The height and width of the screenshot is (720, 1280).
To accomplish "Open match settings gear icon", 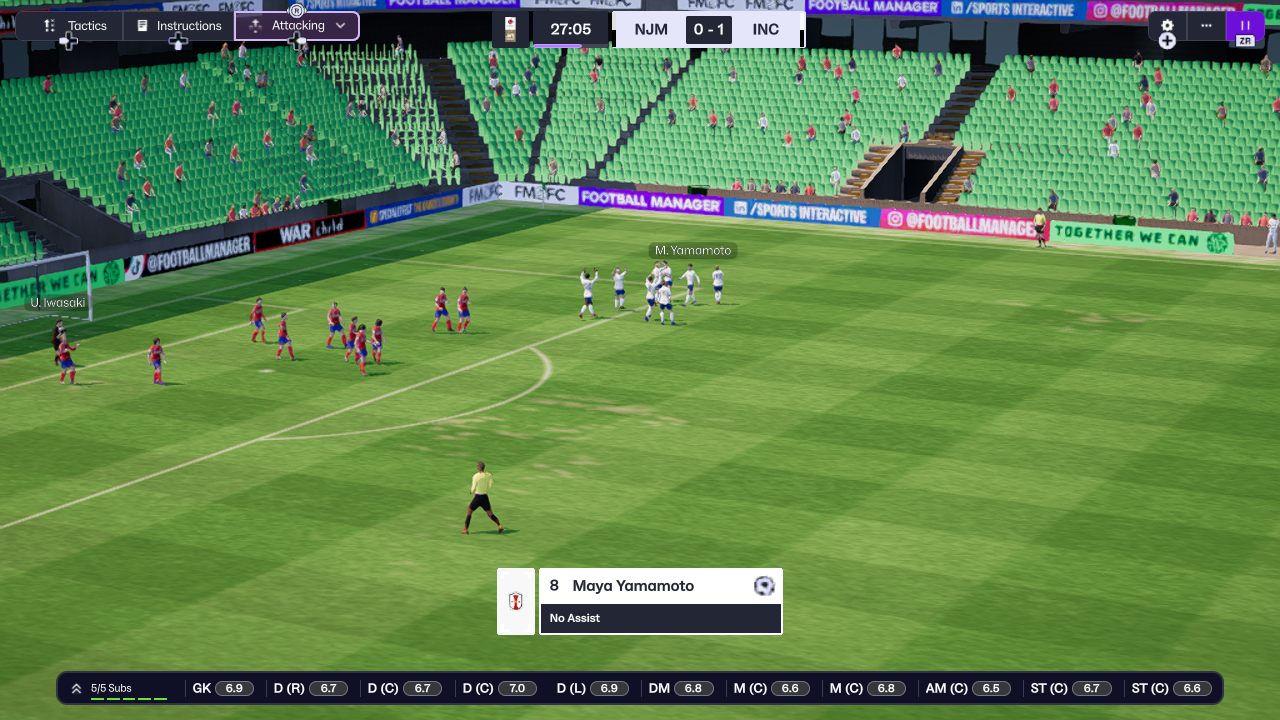I will tap(1167, 26).
